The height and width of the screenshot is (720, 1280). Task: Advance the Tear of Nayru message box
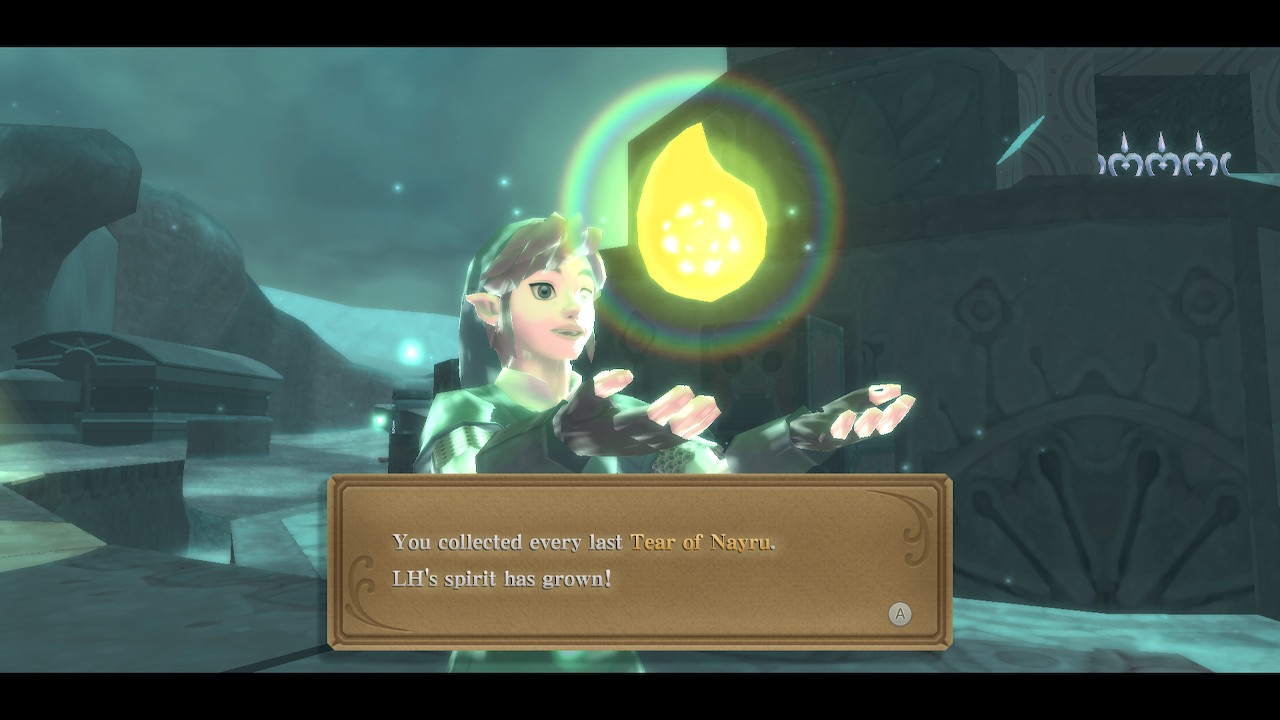point(900,614)
